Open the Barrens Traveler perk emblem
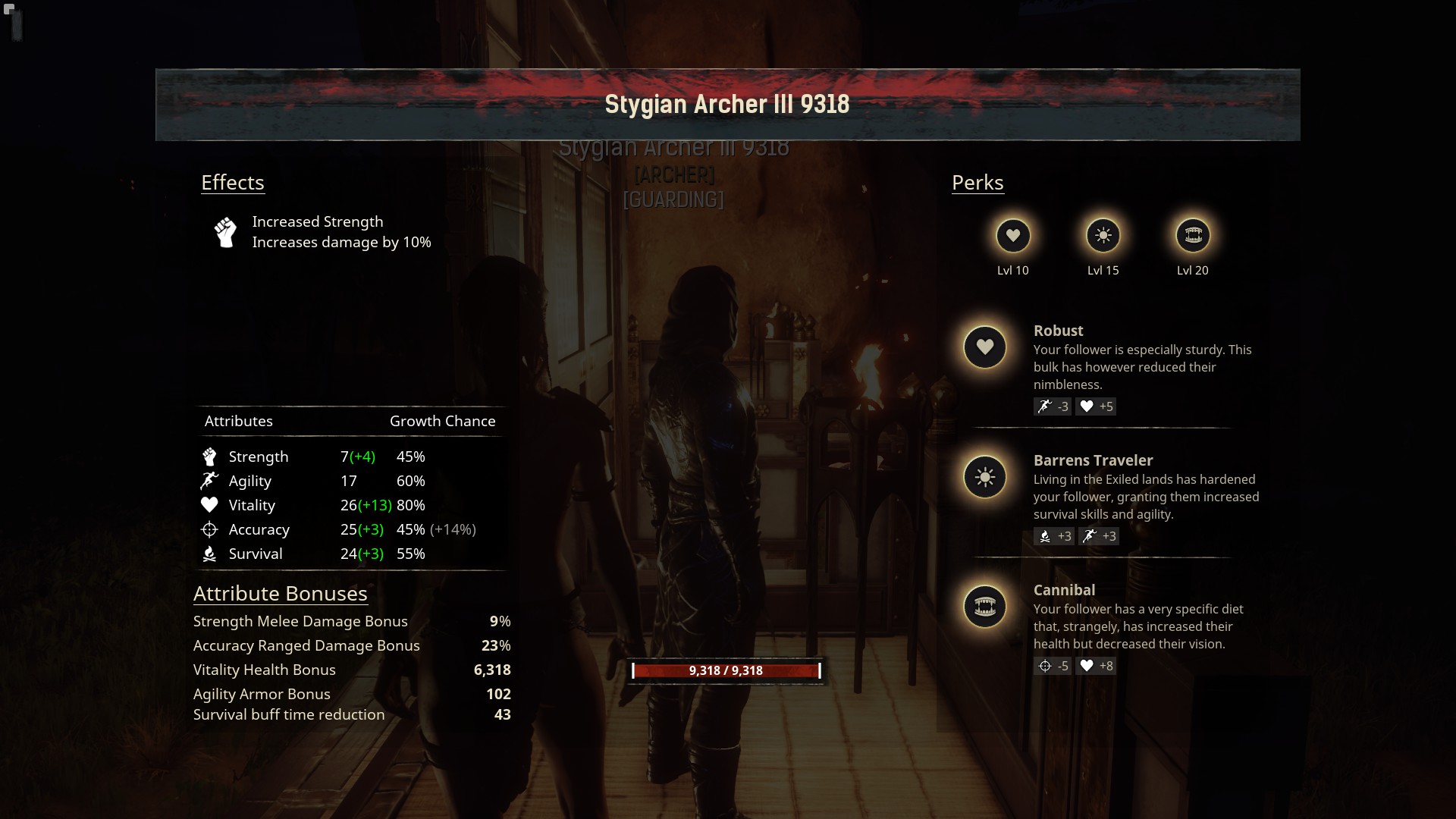Viewport: 1456px width, 819px height. [x=984, y=477]
